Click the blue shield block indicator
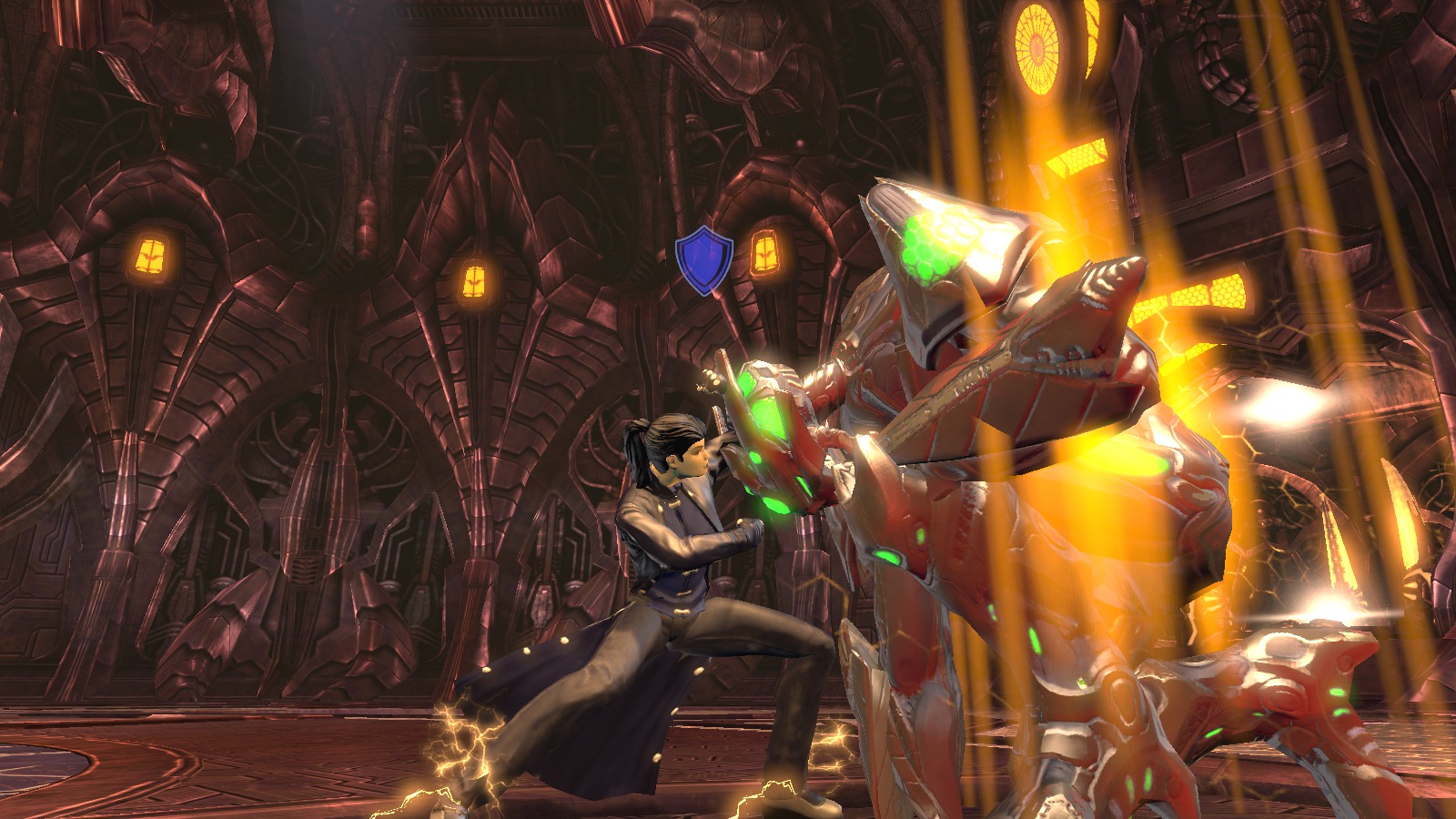The image size is (1456, 819). tap(704, 260)
